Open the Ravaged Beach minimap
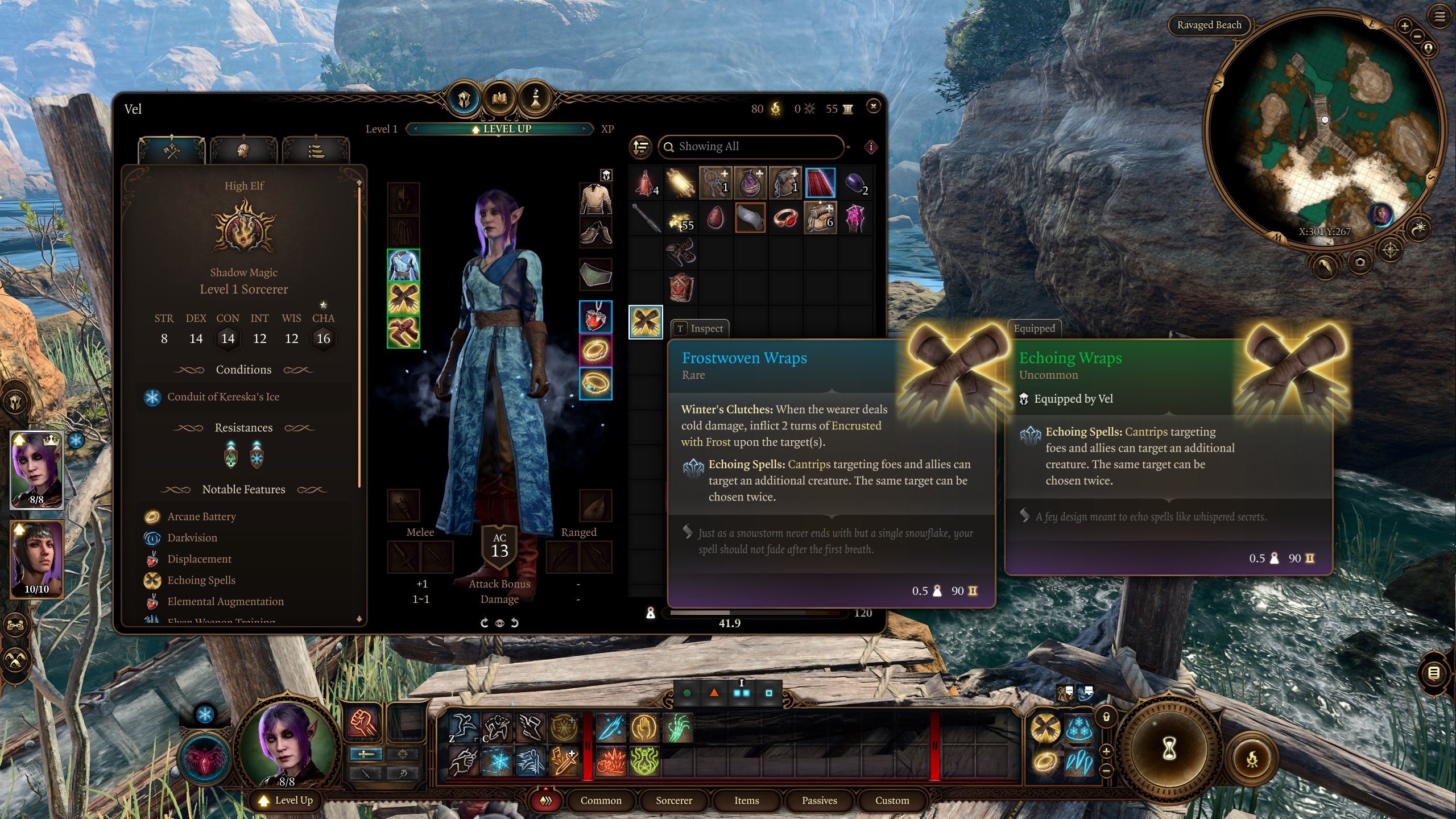 1324,131
